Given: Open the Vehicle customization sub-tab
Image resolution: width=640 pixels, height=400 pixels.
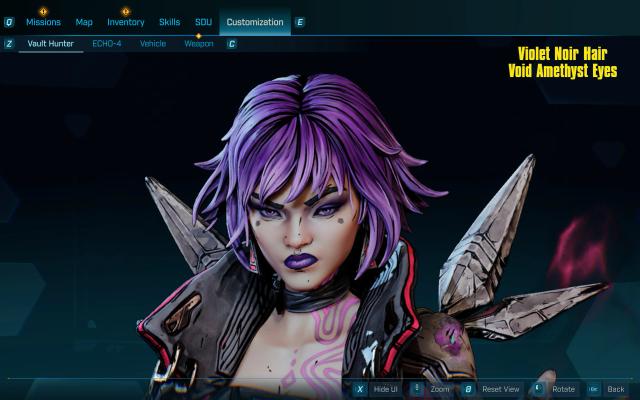Looking at the screenshot, I should tap(153, 44).
